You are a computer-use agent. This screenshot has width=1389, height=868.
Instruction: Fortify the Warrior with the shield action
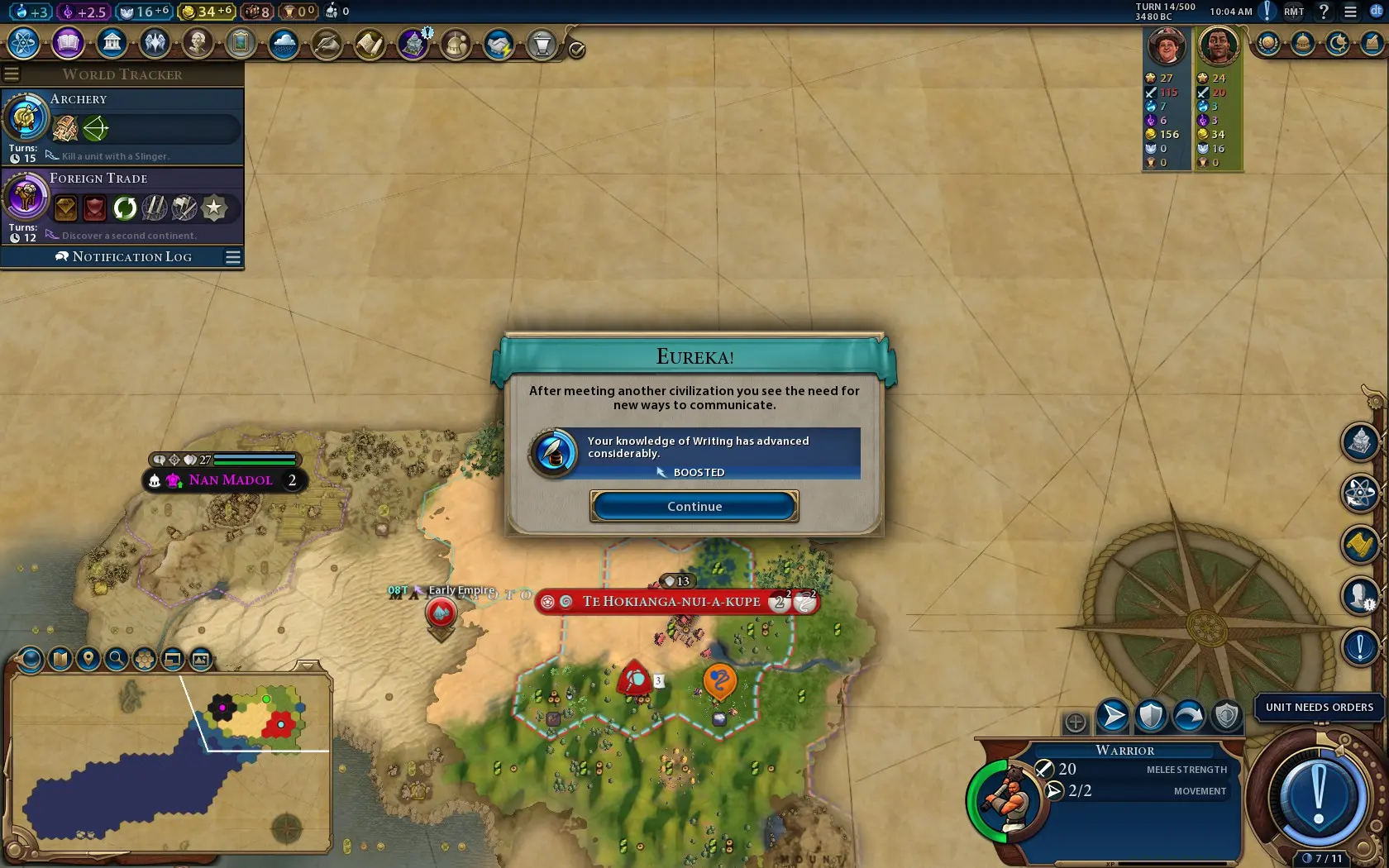coord(1150,716)
